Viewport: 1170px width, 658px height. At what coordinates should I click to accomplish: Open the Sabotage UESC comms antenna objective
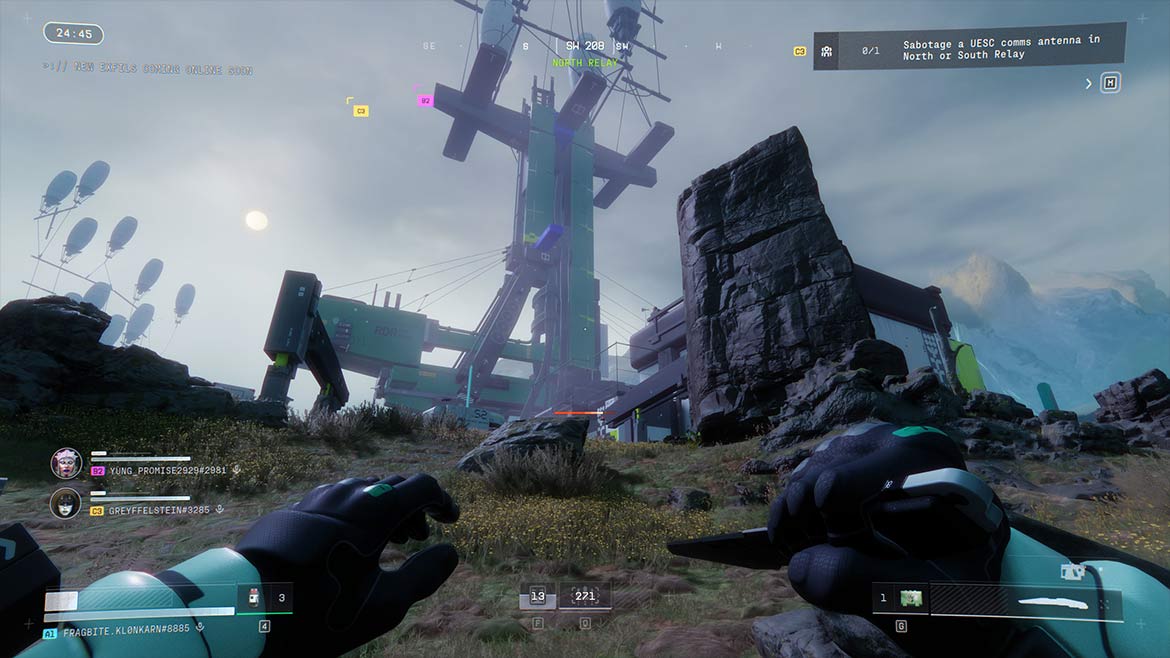click(968, 49)
